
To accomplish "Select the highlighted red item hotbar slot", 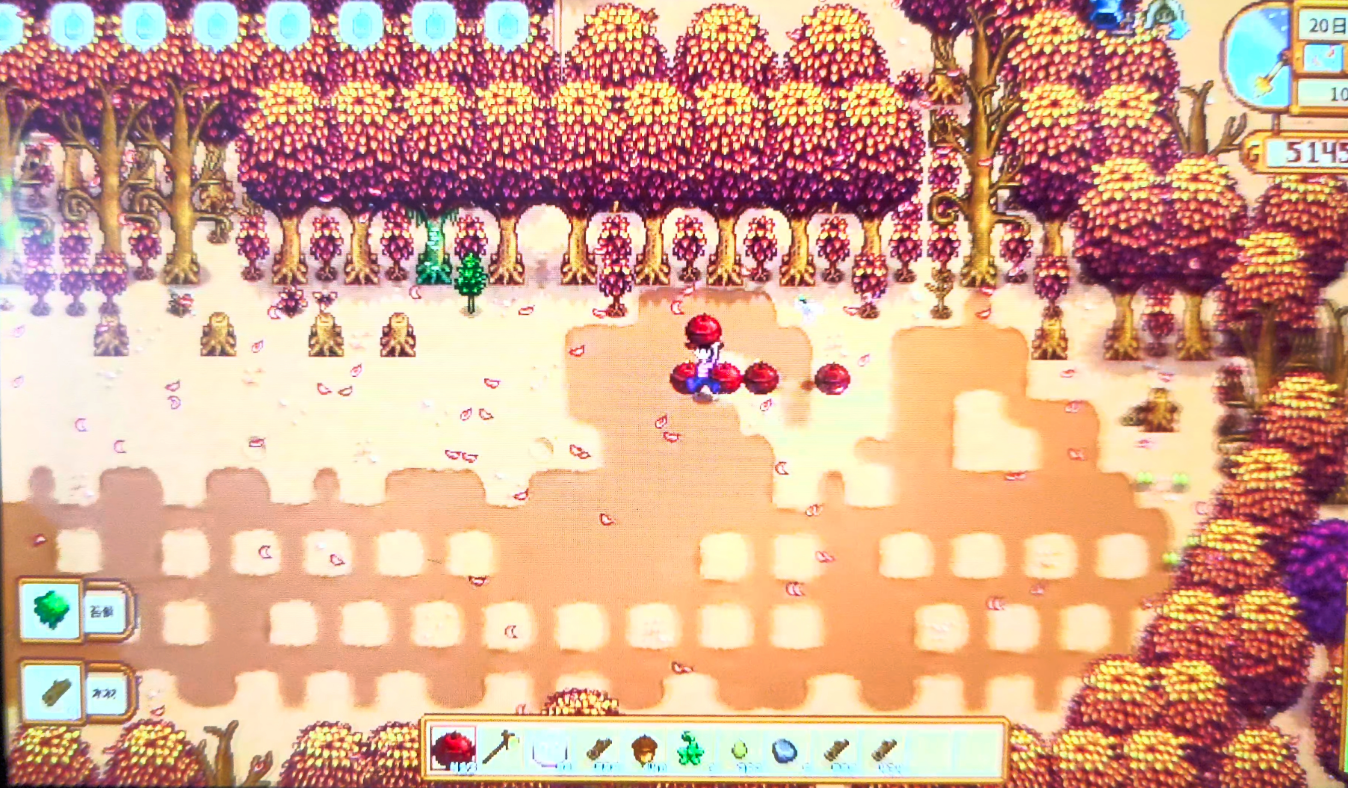I will [453, 748].
